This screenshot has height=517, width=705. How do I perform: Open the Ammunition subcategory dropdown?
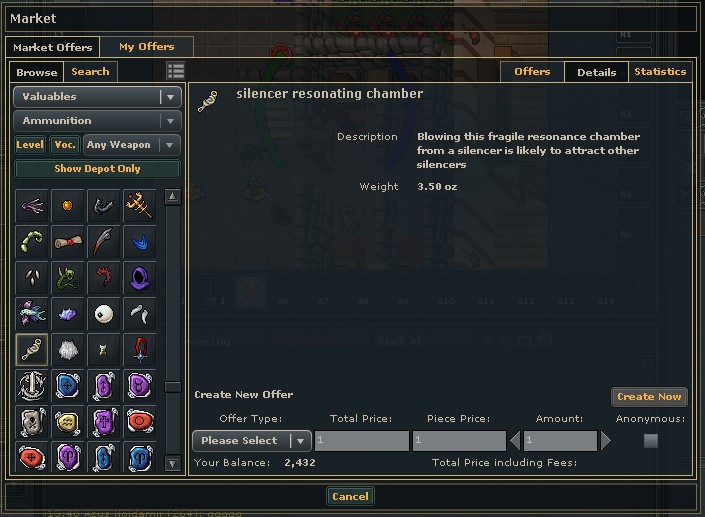pos(97,121)
